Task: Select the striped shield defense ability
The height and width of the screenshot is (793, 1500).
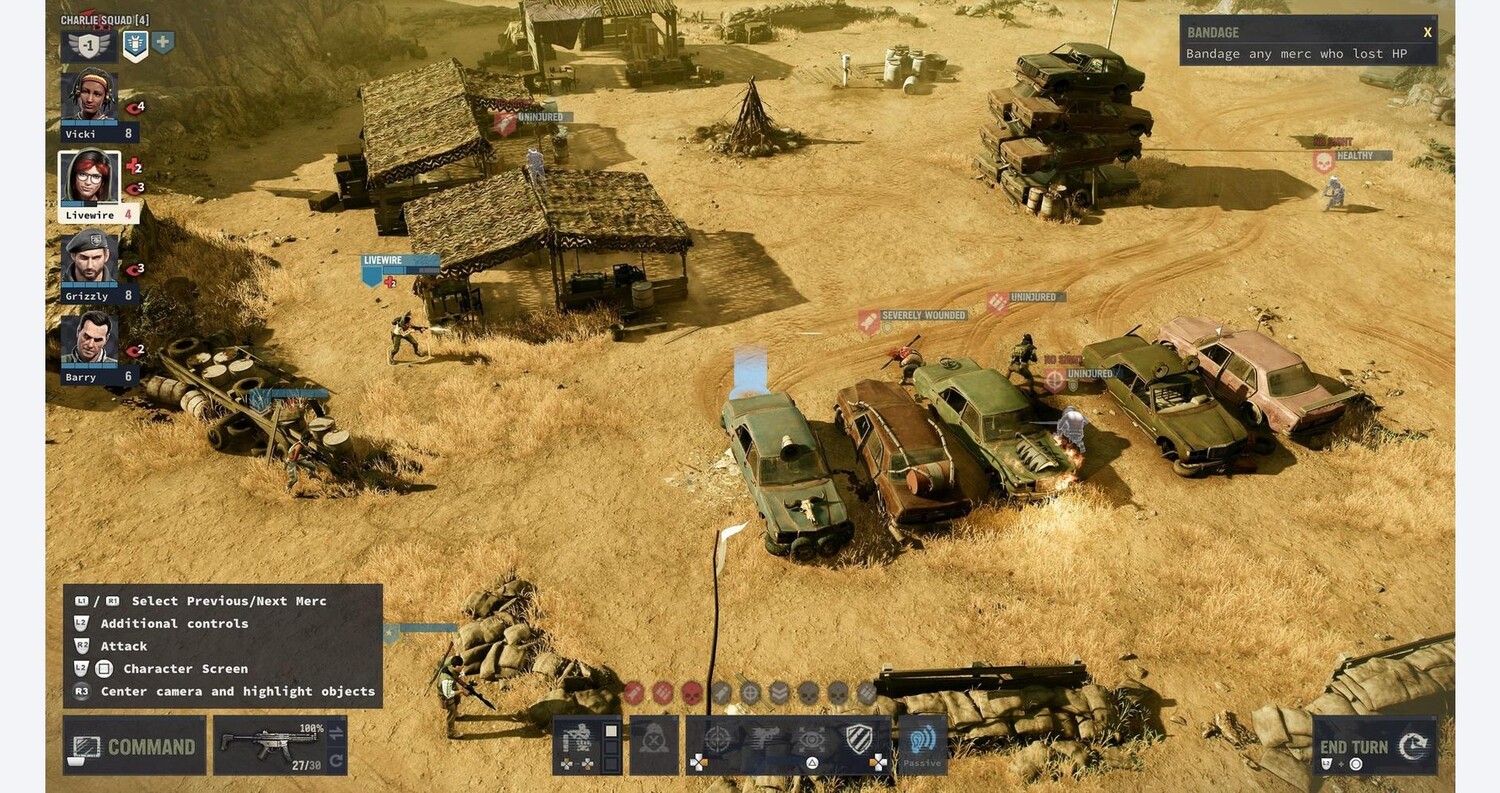Action: tap(859, 740)
